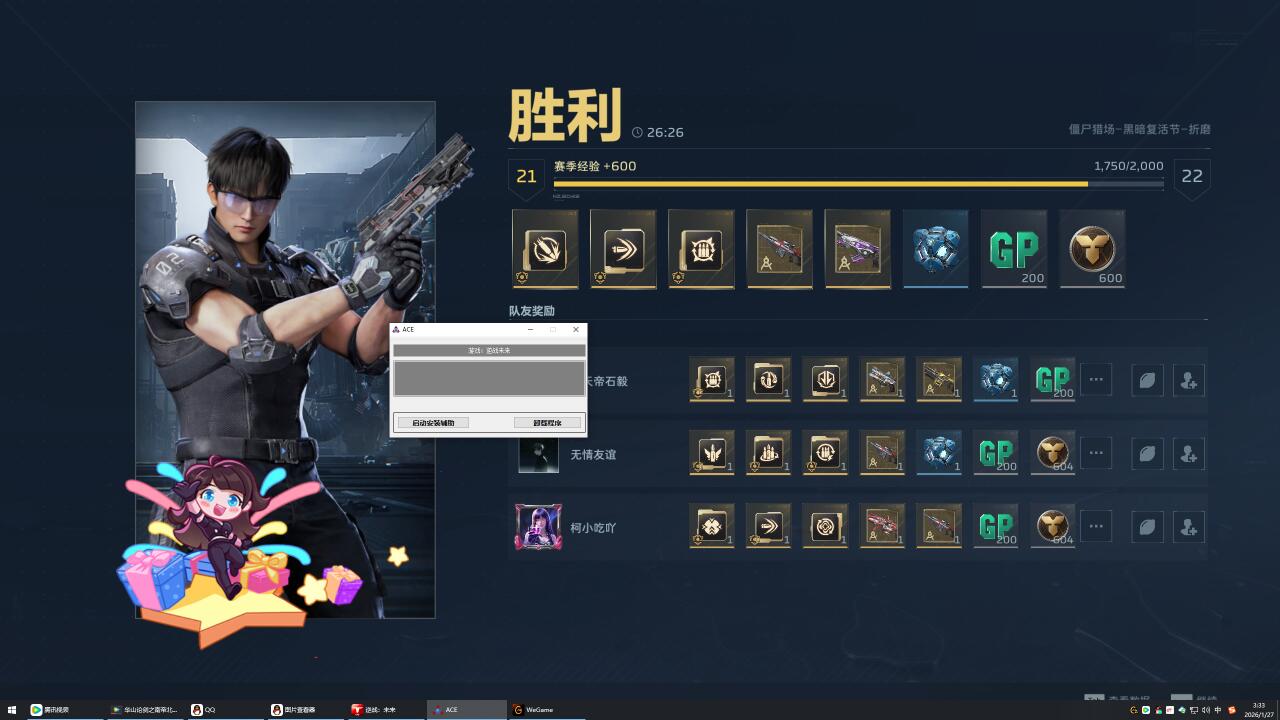The image size is (1280, 720).
Task: Click the commend leaf icon beside 无情友谊
Action: click(1147, 453)
